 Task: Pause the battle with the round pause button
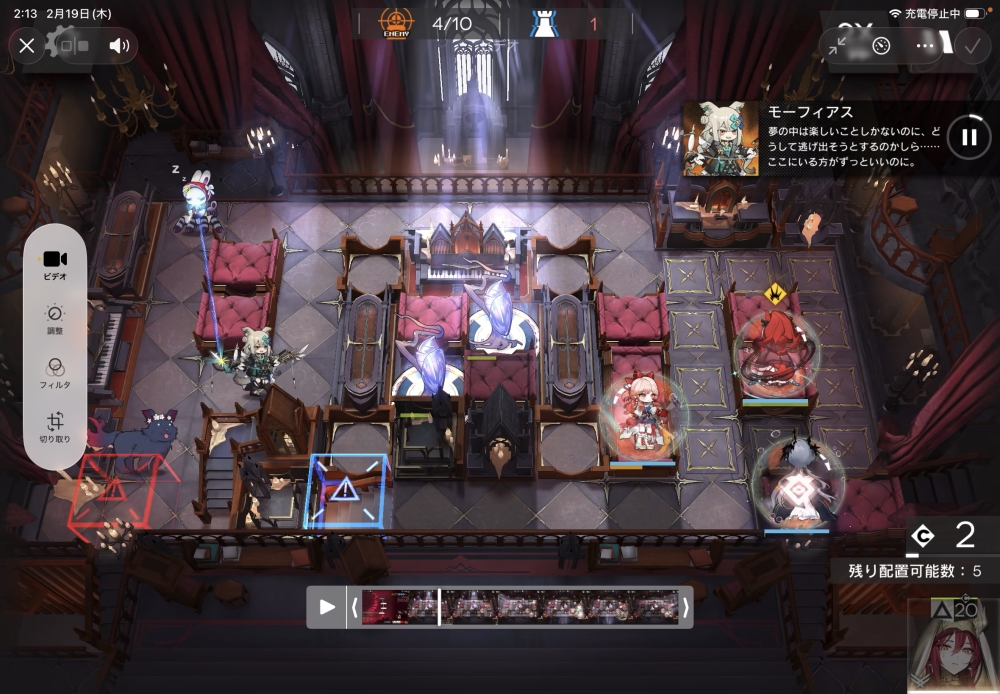click(968, 137)
